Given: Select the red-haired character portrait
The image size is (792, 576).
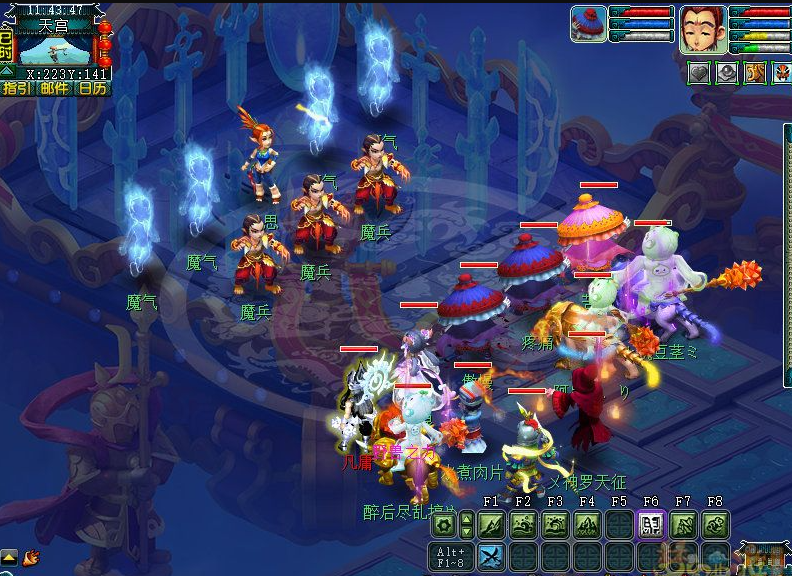Looking at the screenshot, I should coord(703,29).
